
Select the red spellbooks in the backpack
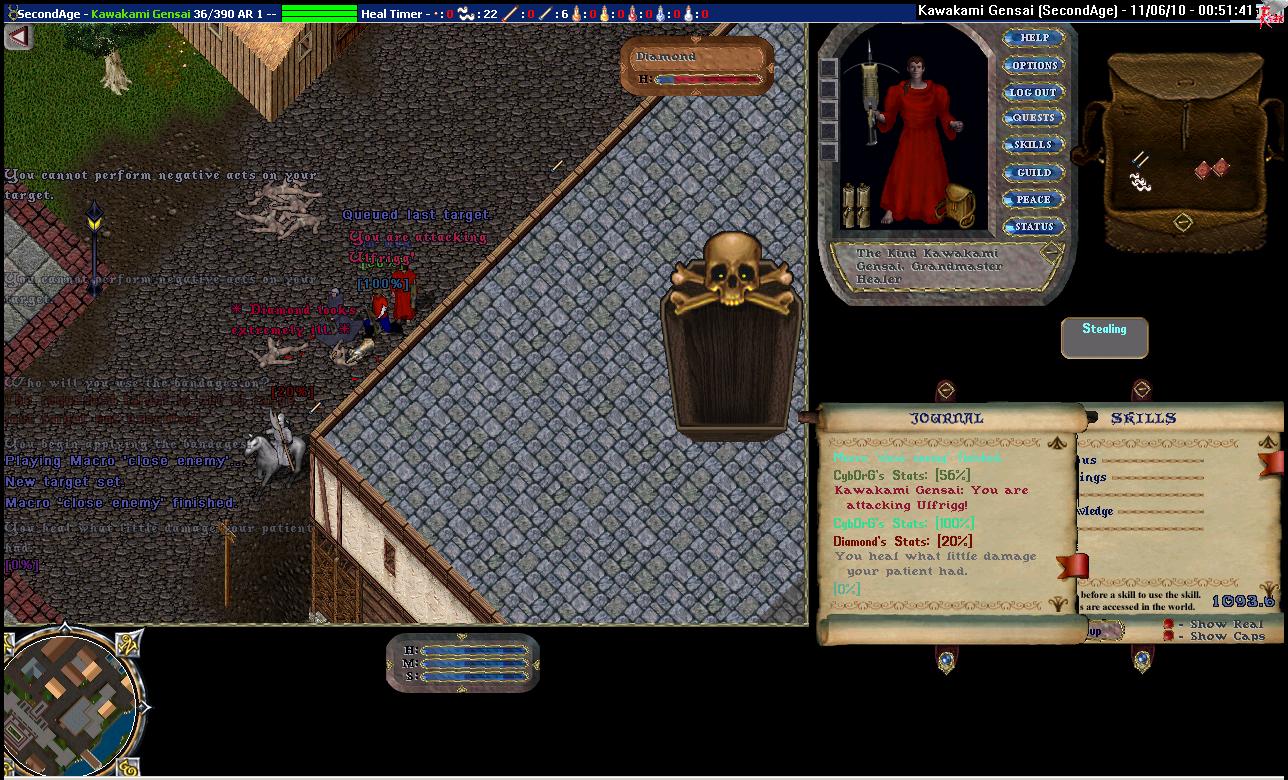pyautogui.click(x=1211, y=169)
